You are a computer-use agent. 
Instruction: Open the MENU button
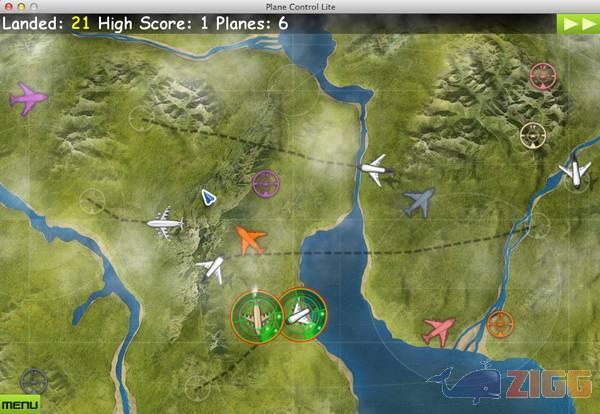(x=19, y=404)
